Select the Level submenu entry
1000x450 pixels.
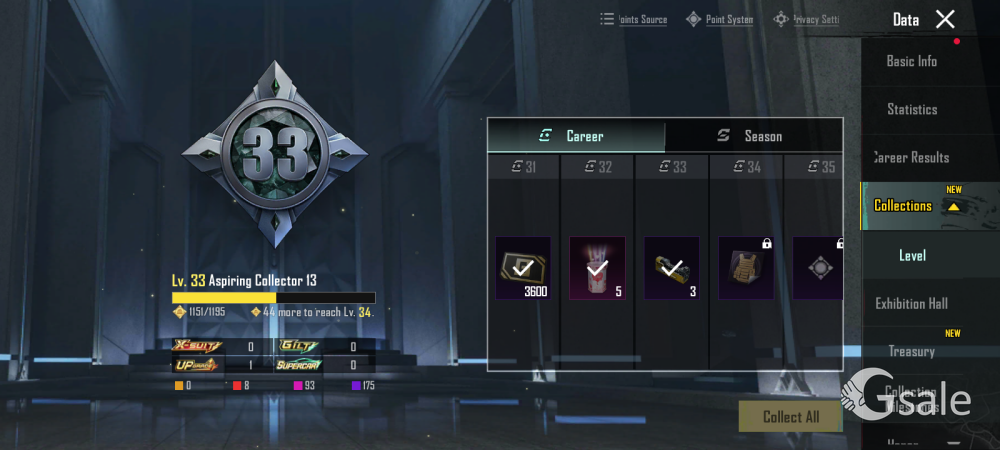click(x=912, y=255)
